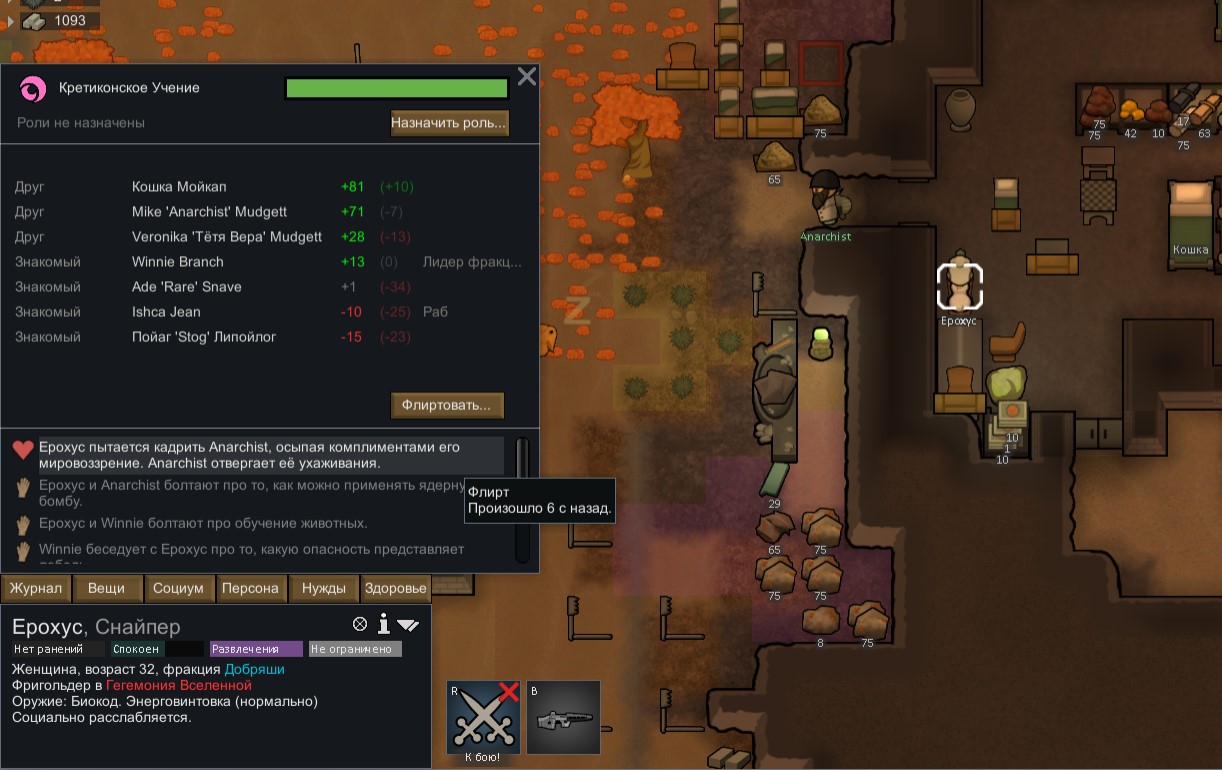Show the Персона tab

[x=250, y=588]
